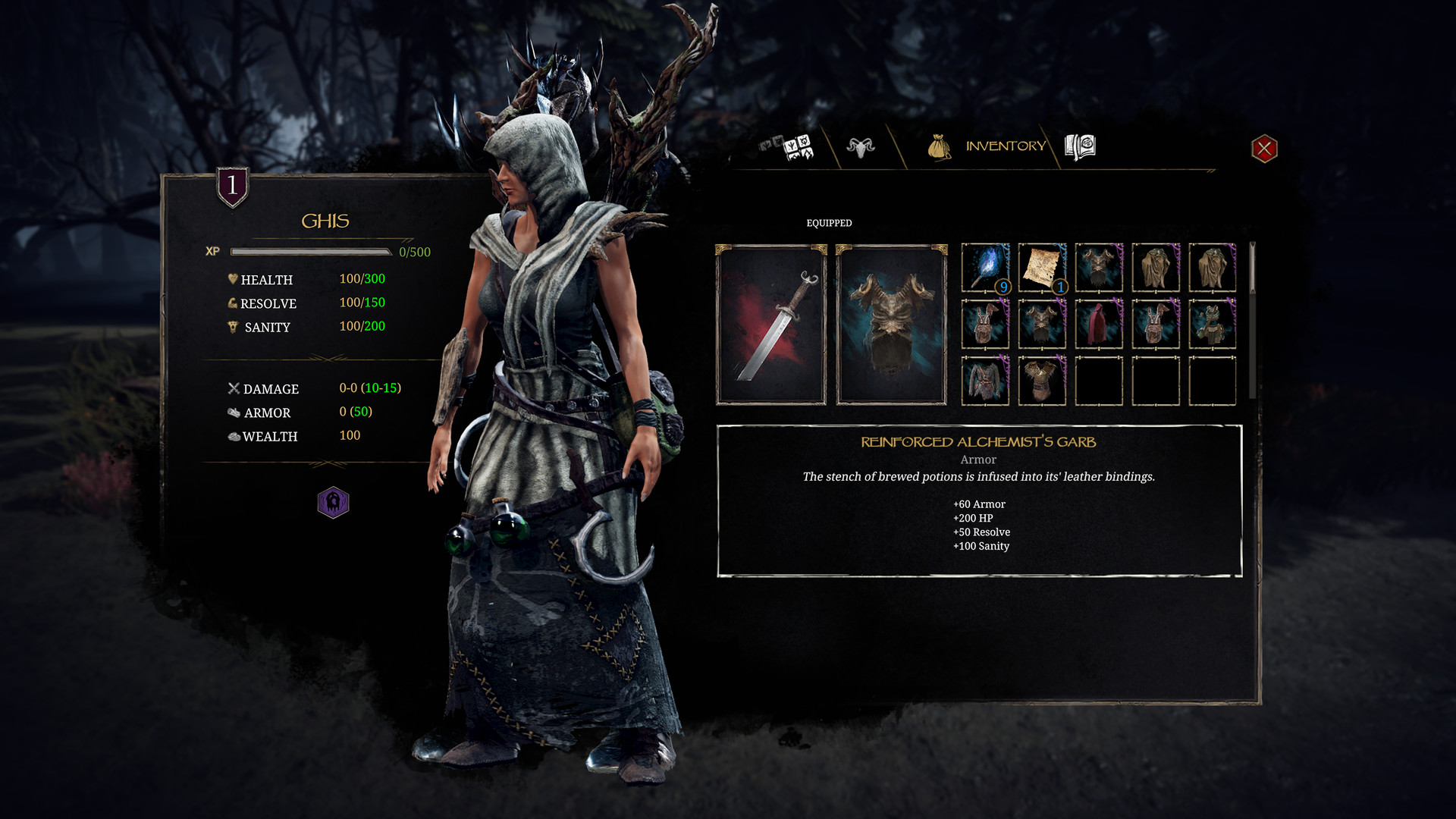Select the equipped horned armor card
The width and height of the screenshot is (1456, 819).
[x=891, y=325]
